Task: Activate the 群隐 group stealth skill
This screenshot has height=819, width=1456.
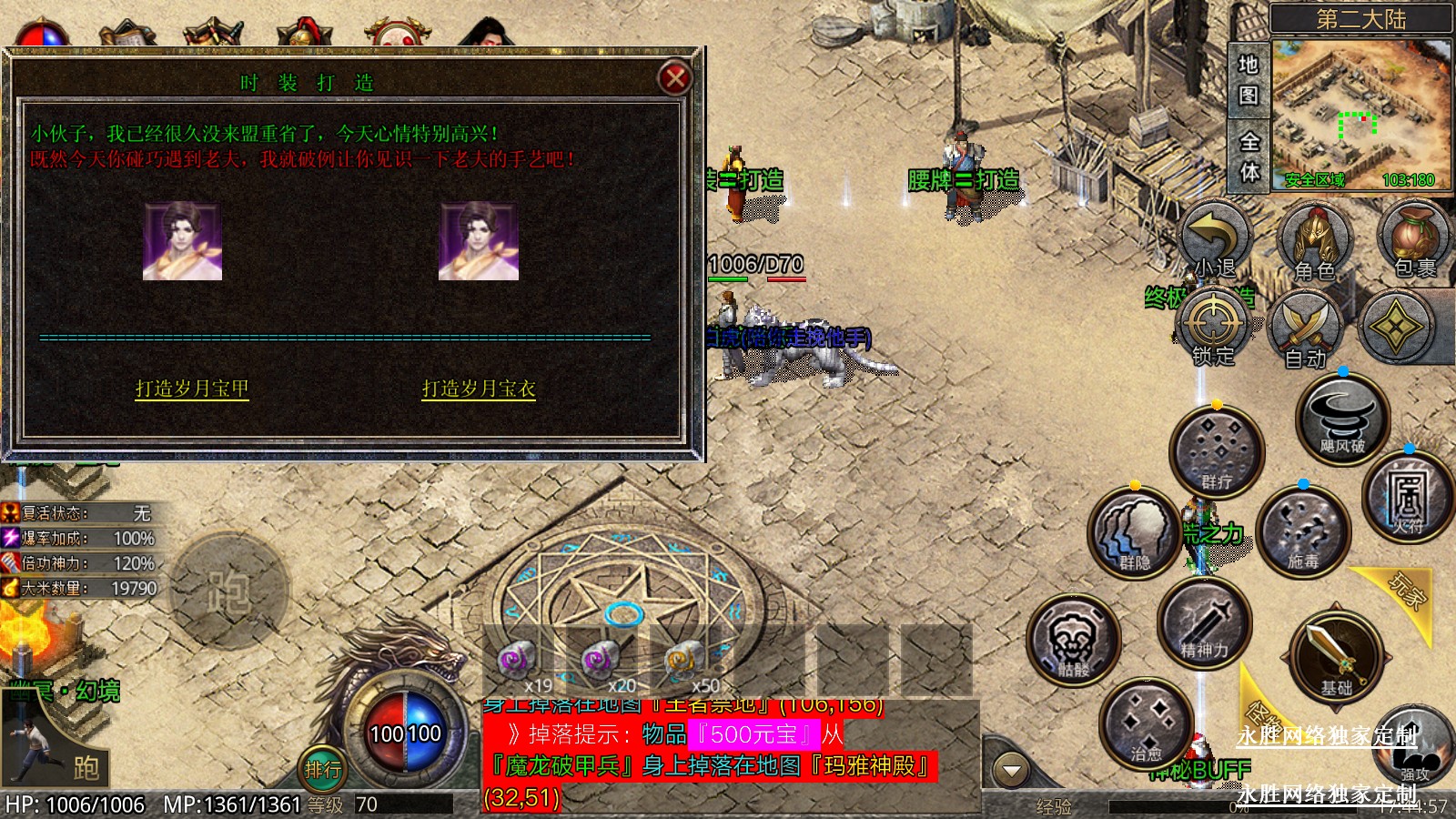Action: (x=1134, y=532)
